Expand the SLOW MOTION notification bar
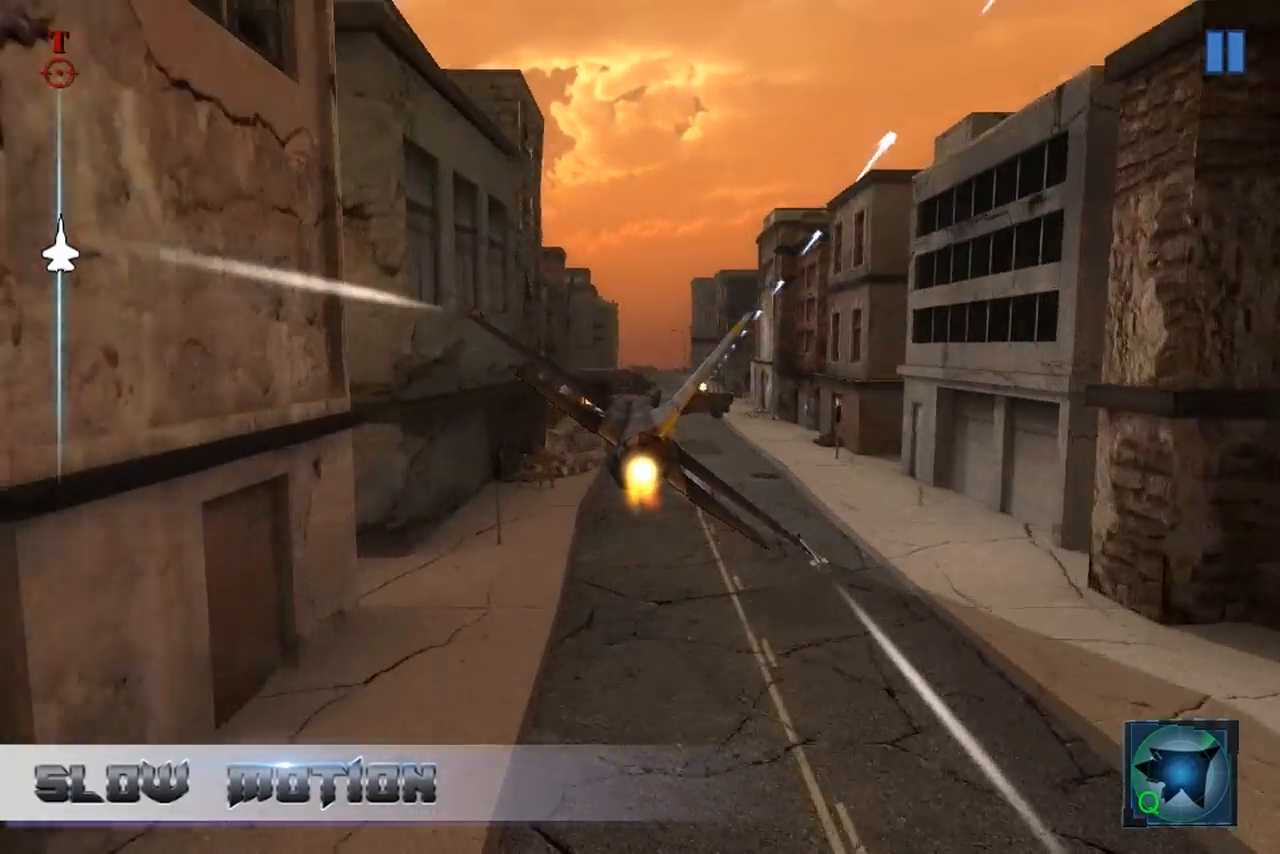Screen dimensions: 1280x854 pyautogui.click(x=235, y=786)
